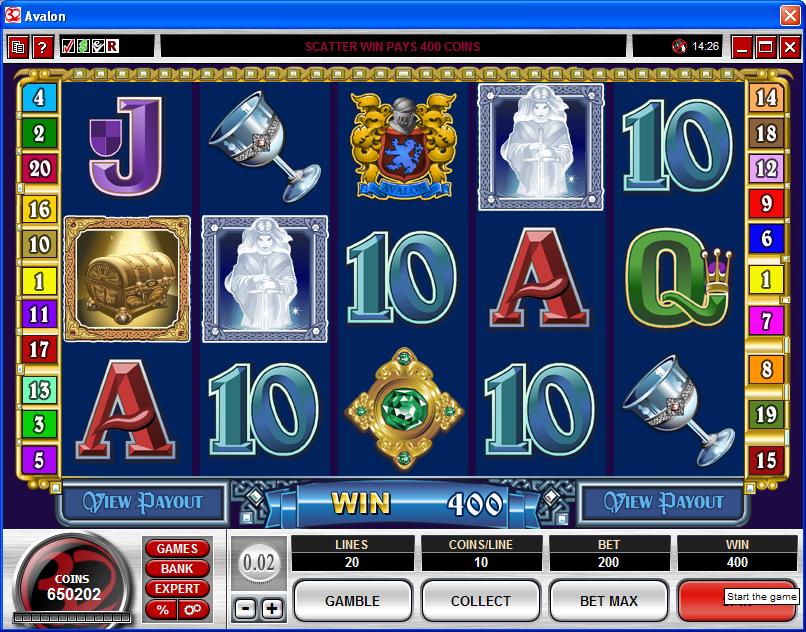Switch to Expert mode
The width and height of the screenshot is (806, 632).
tap(177, 589)
